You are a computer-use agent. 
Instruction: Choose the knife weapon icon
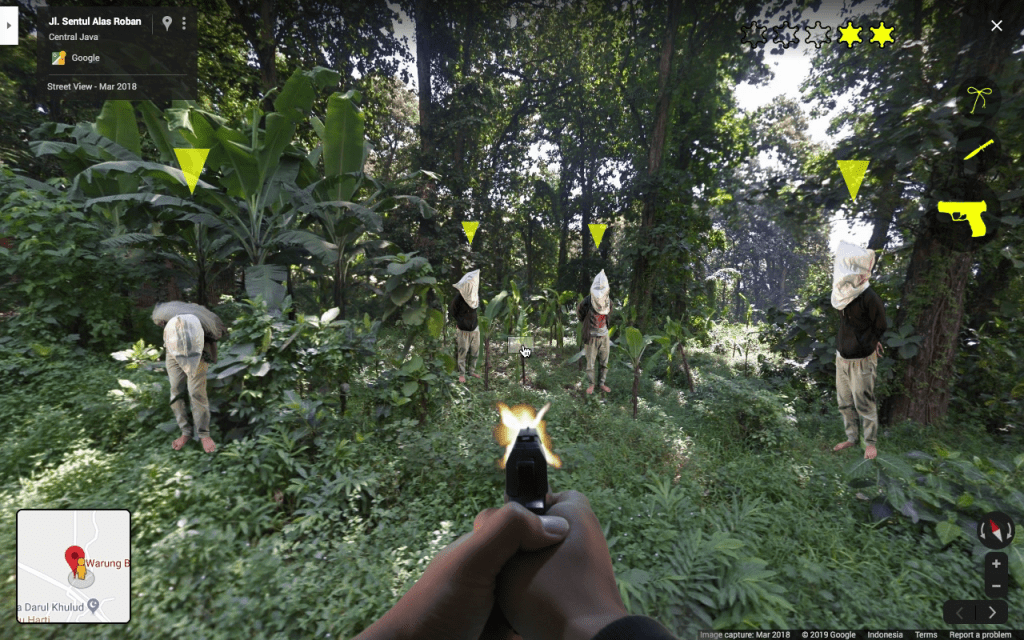point(978,151)
